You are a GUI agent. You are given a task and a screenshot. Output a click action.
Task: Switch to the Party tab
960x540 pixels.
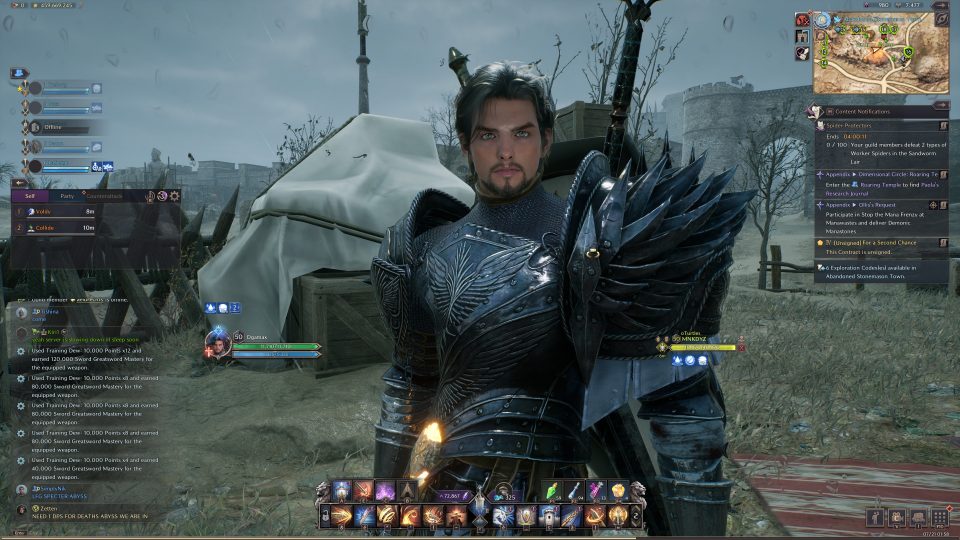pyautogui.click(x=67, y=196)
